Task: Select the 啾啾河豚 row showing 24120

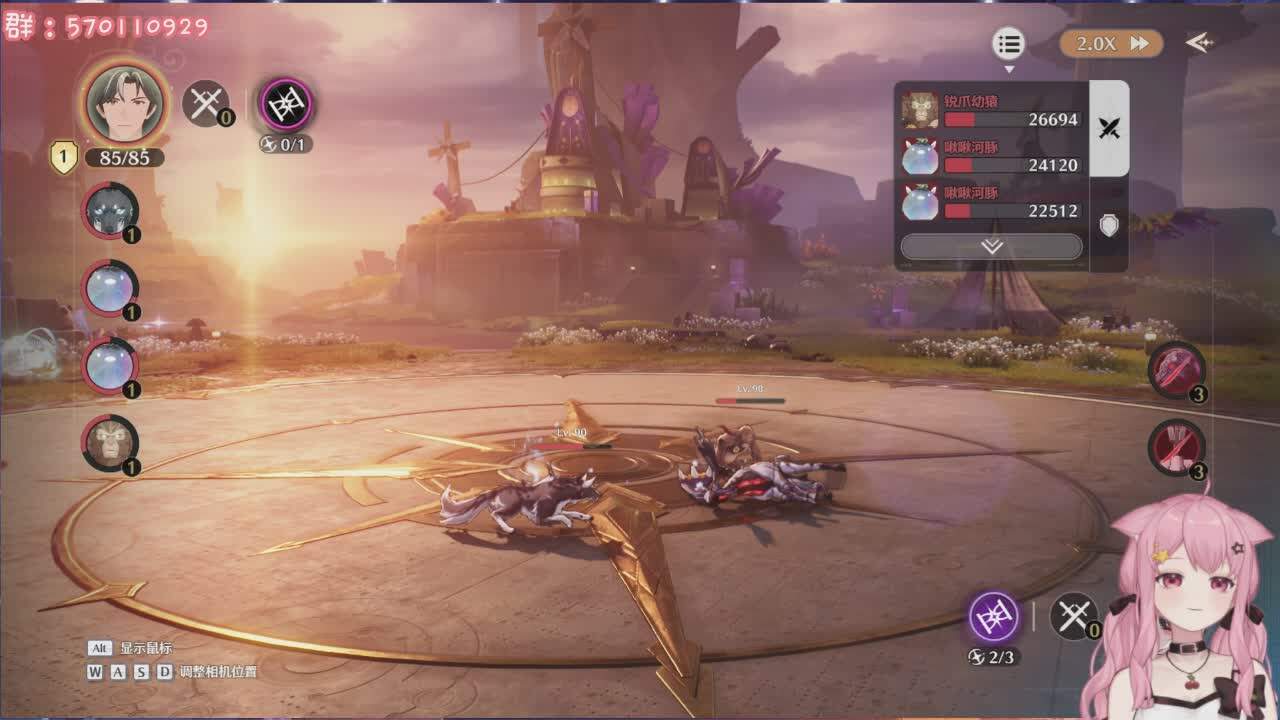Action: click(x=990, y=156)
